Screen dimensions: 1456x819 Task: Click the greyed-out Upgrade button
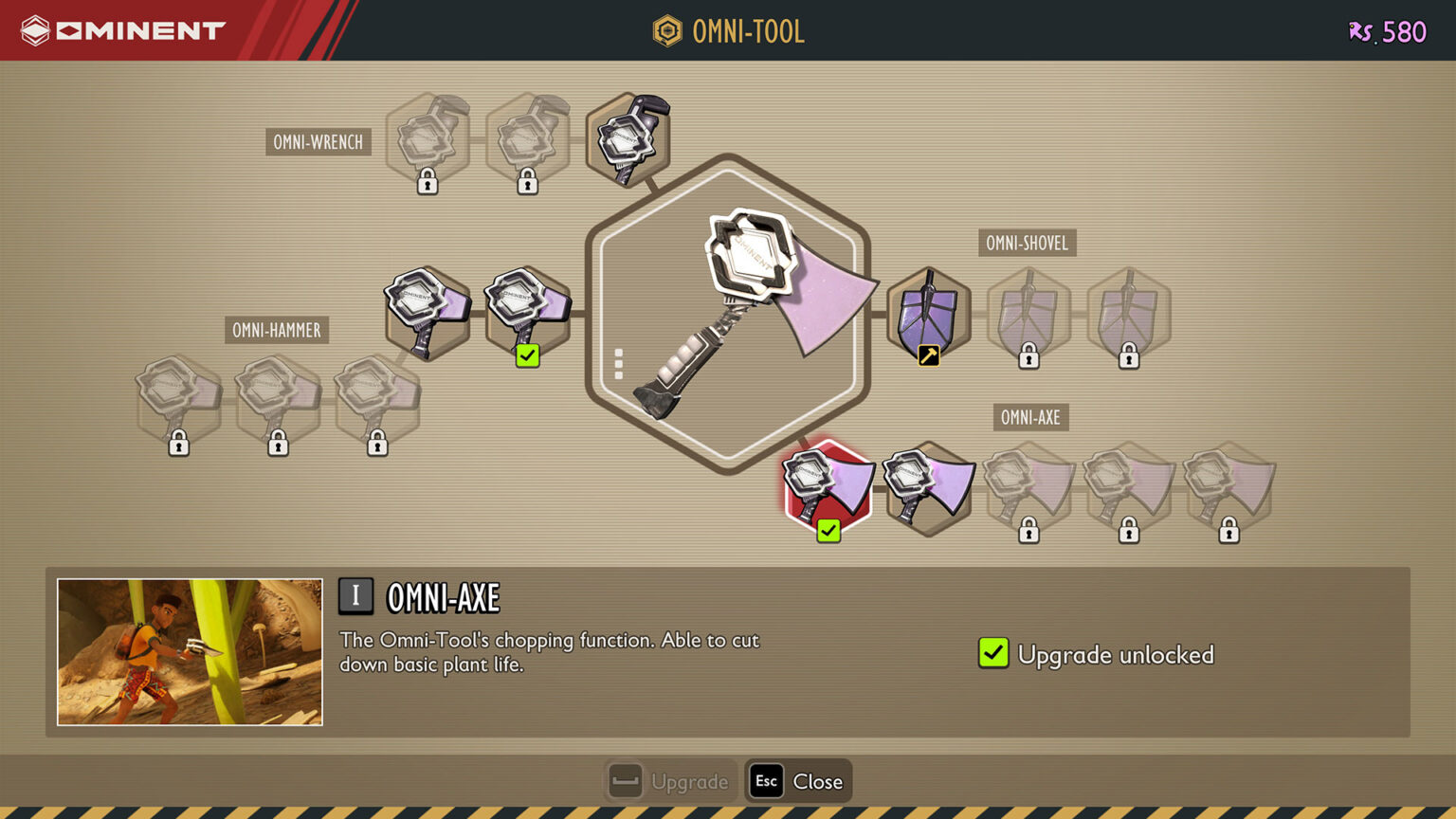671,782
